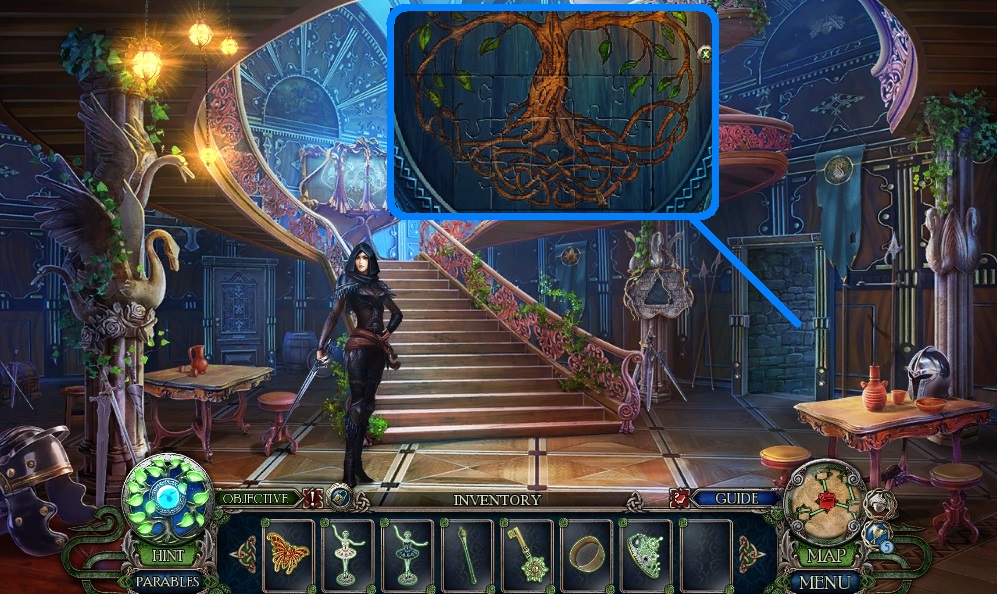997x594 pixels.
Task: Open the Map
Action: 826,554
